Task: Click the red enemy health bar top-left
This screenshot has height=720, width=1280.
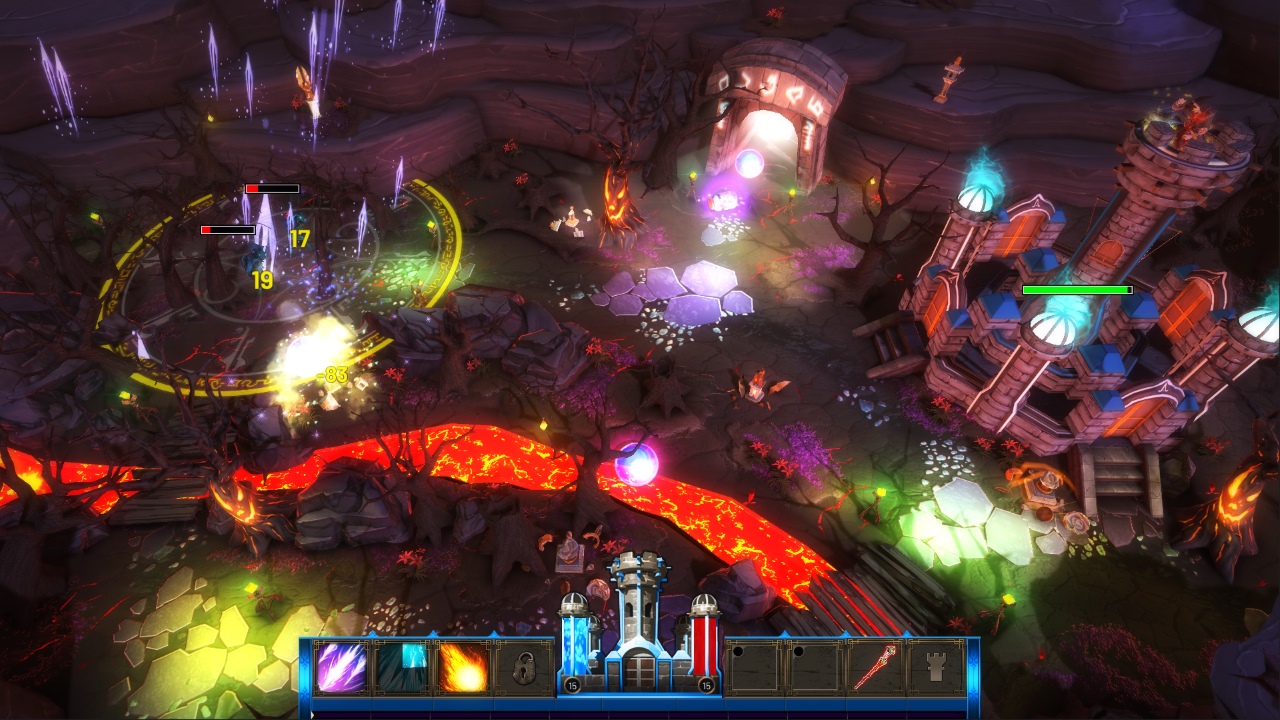Action: point(274,187)
